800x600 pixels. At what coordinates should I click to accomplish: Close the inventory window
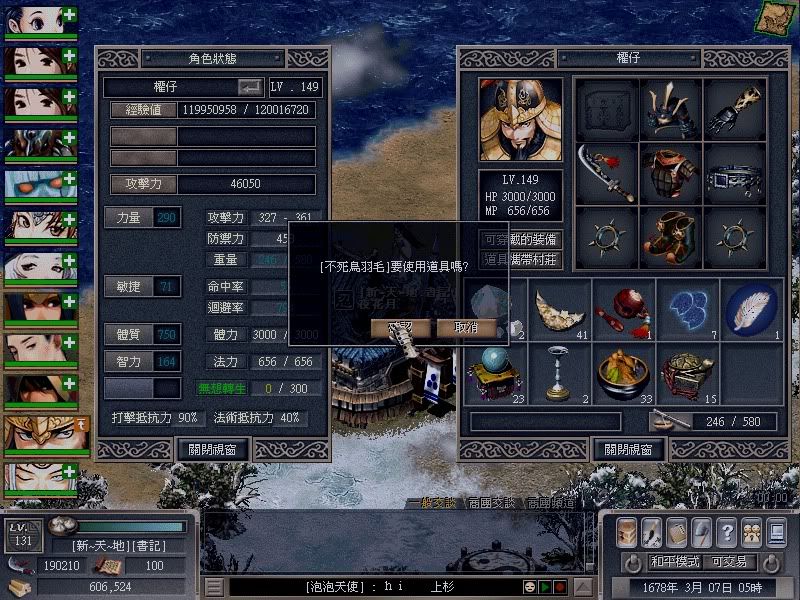tap(627, 449)
